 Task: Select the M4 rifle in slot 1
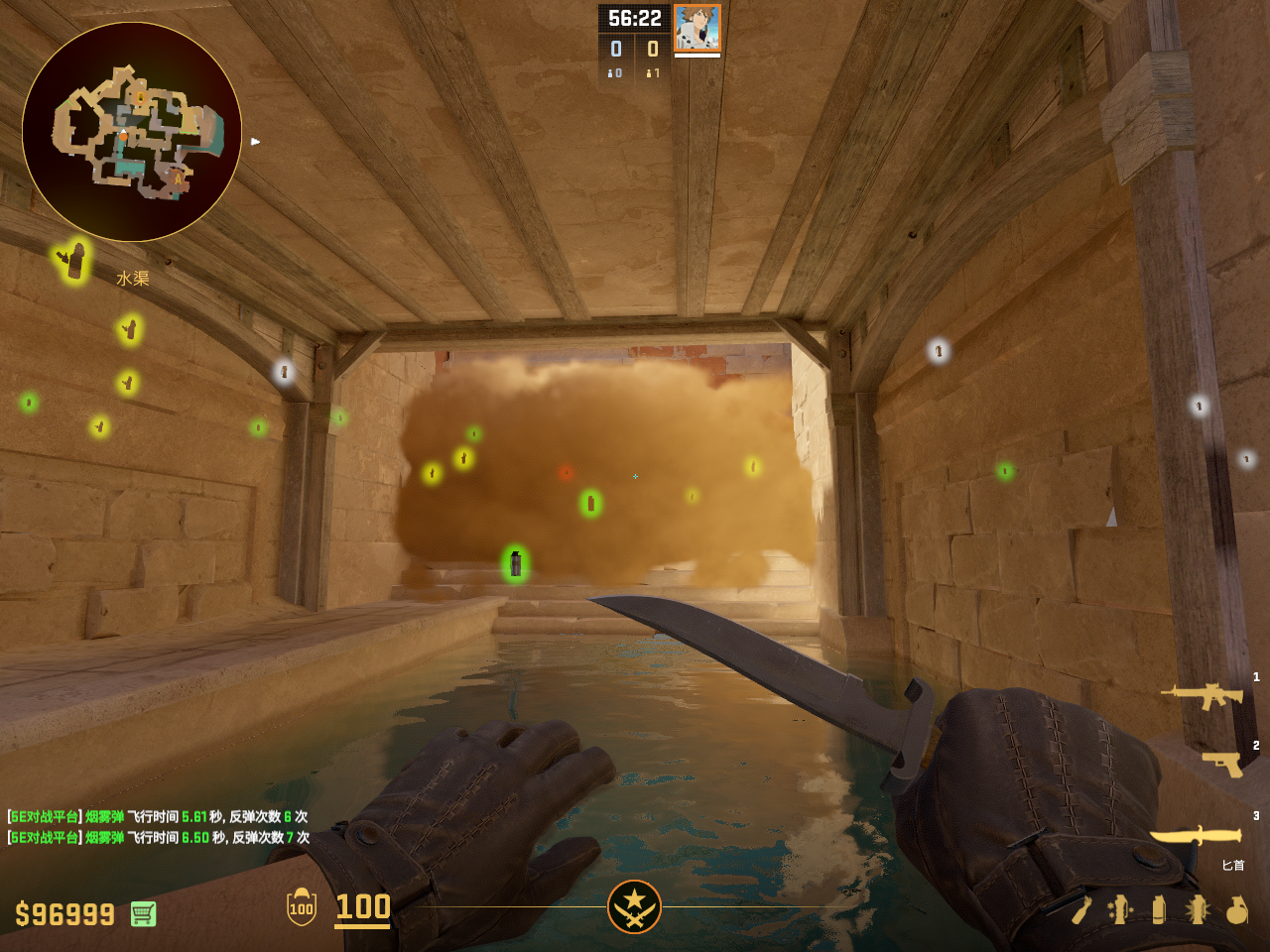pos(1203,695)
